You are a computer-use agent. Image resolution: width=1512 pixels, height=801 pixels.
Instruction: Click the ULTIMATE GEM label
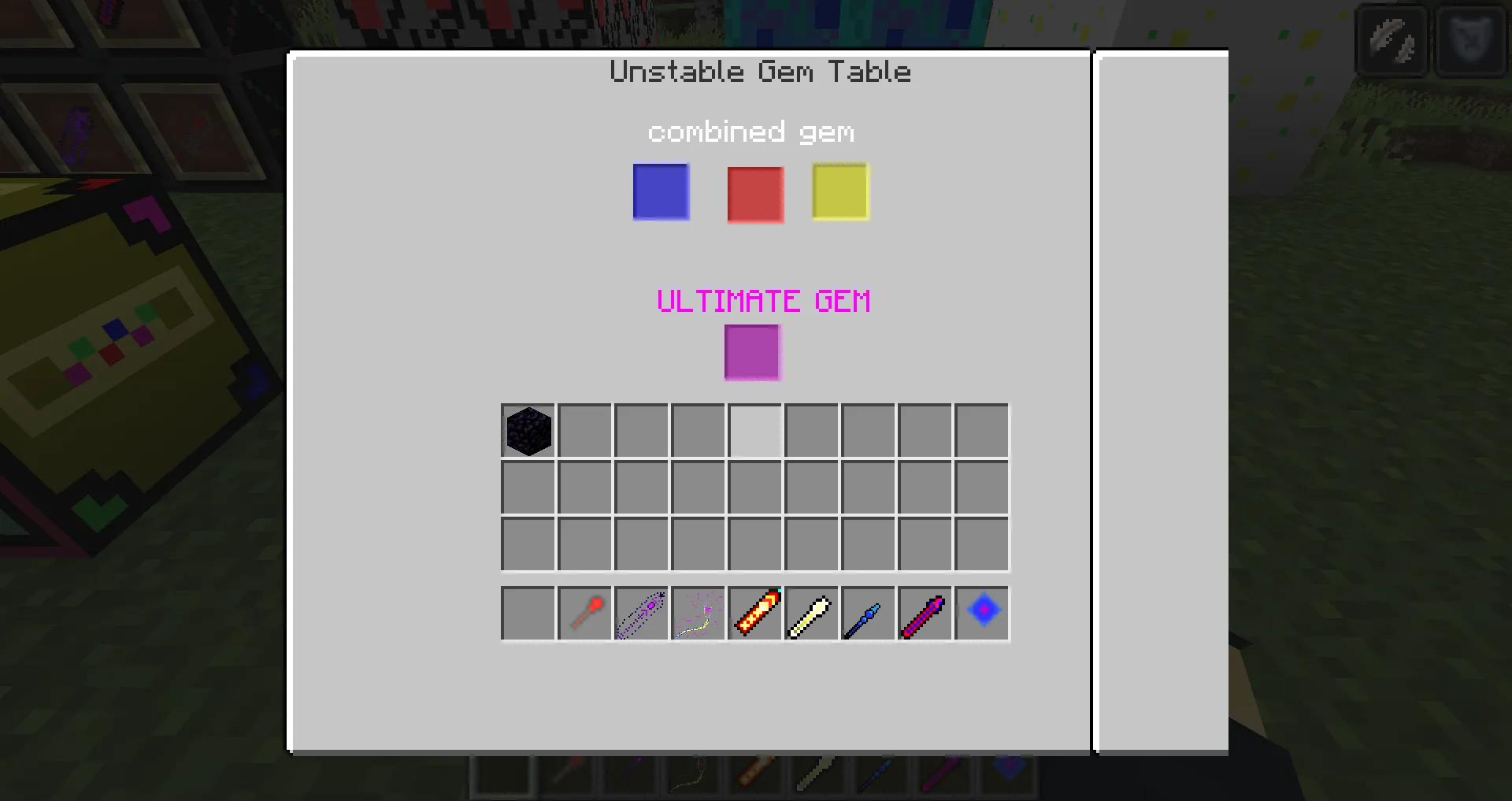coord(763,300)
